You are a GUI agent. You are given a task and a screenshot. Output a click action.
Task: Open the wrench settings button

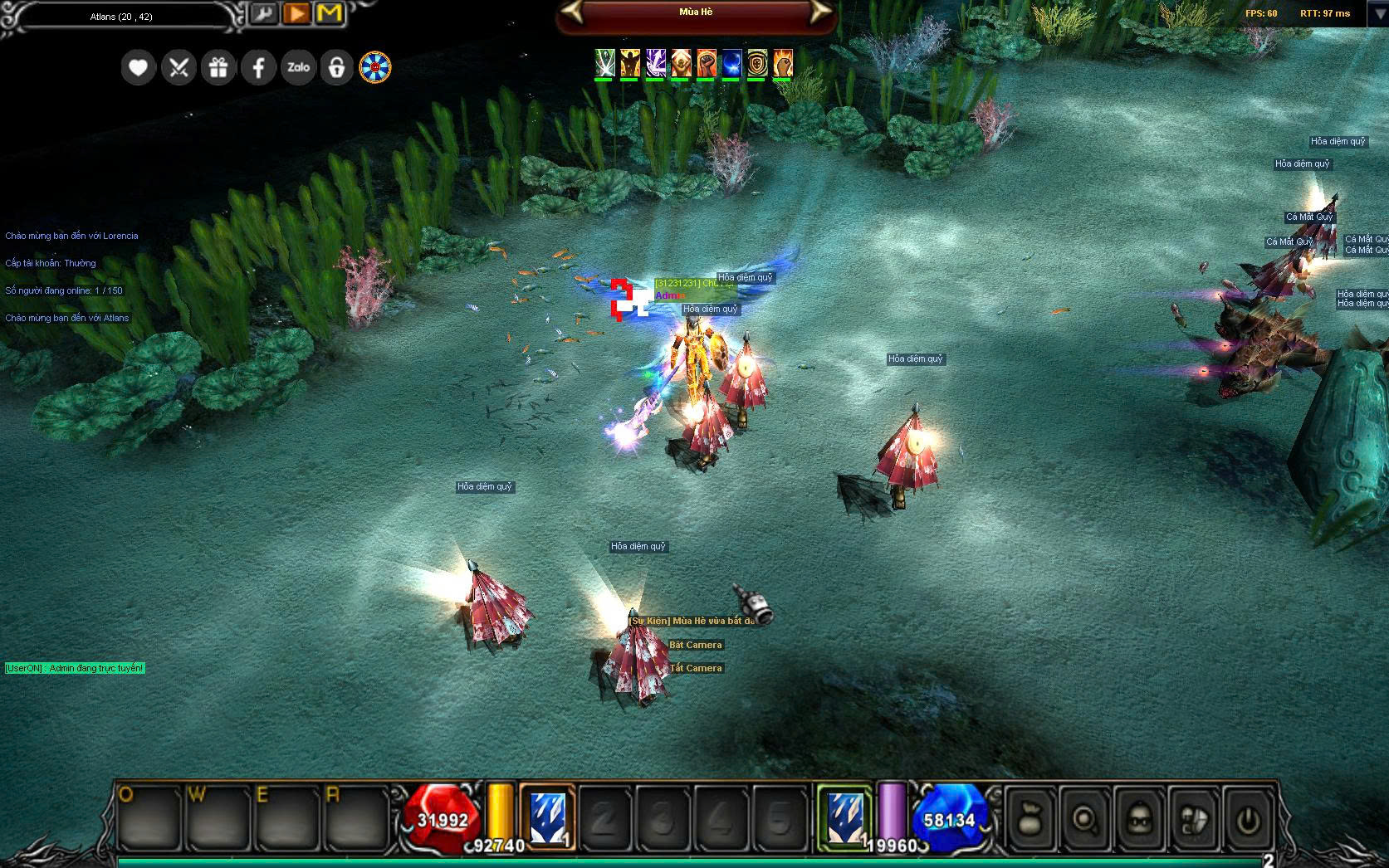264,14
